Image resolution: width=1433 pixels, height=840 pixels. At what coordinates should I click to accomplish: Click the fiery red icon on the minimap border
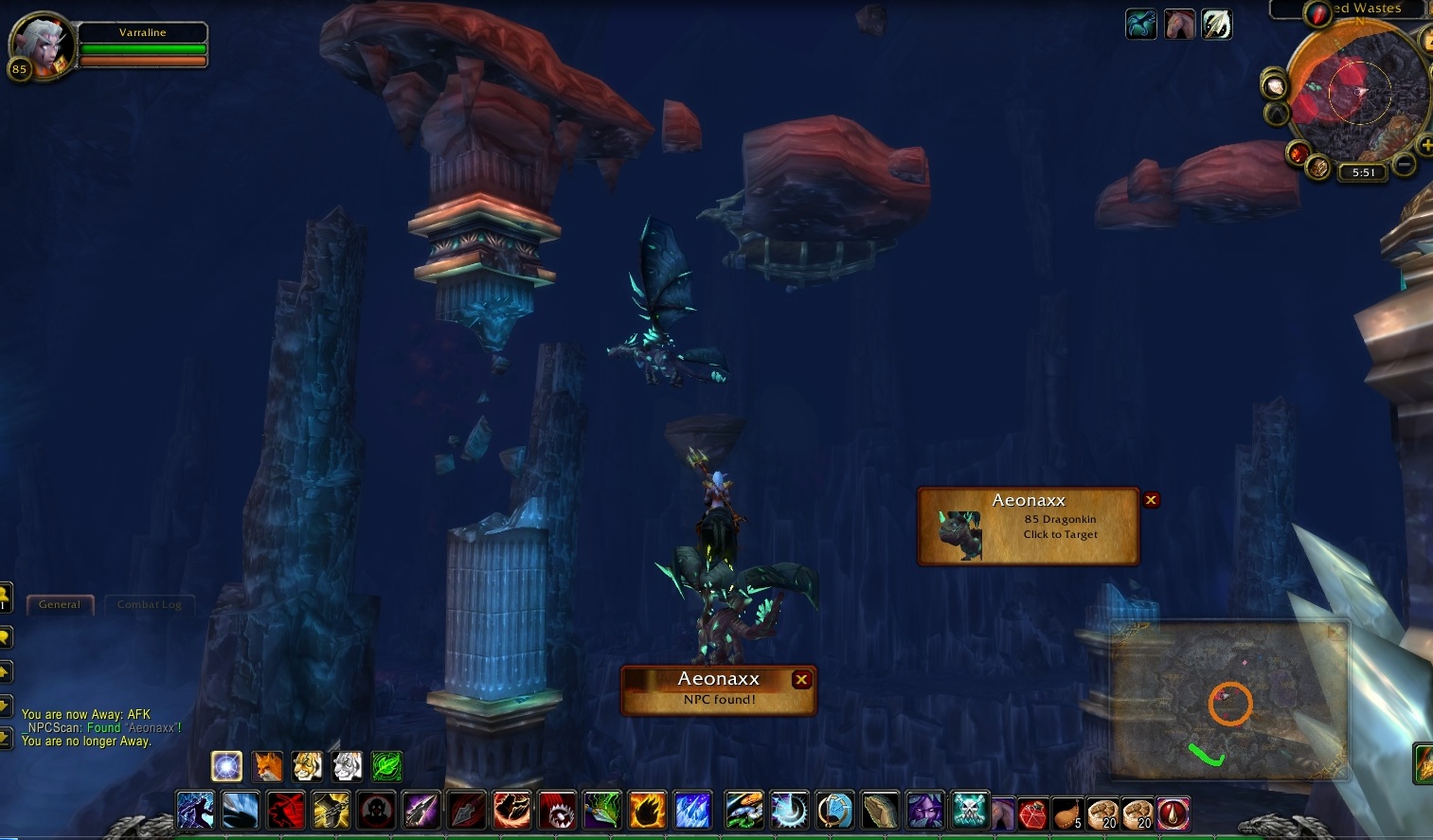1299,152
